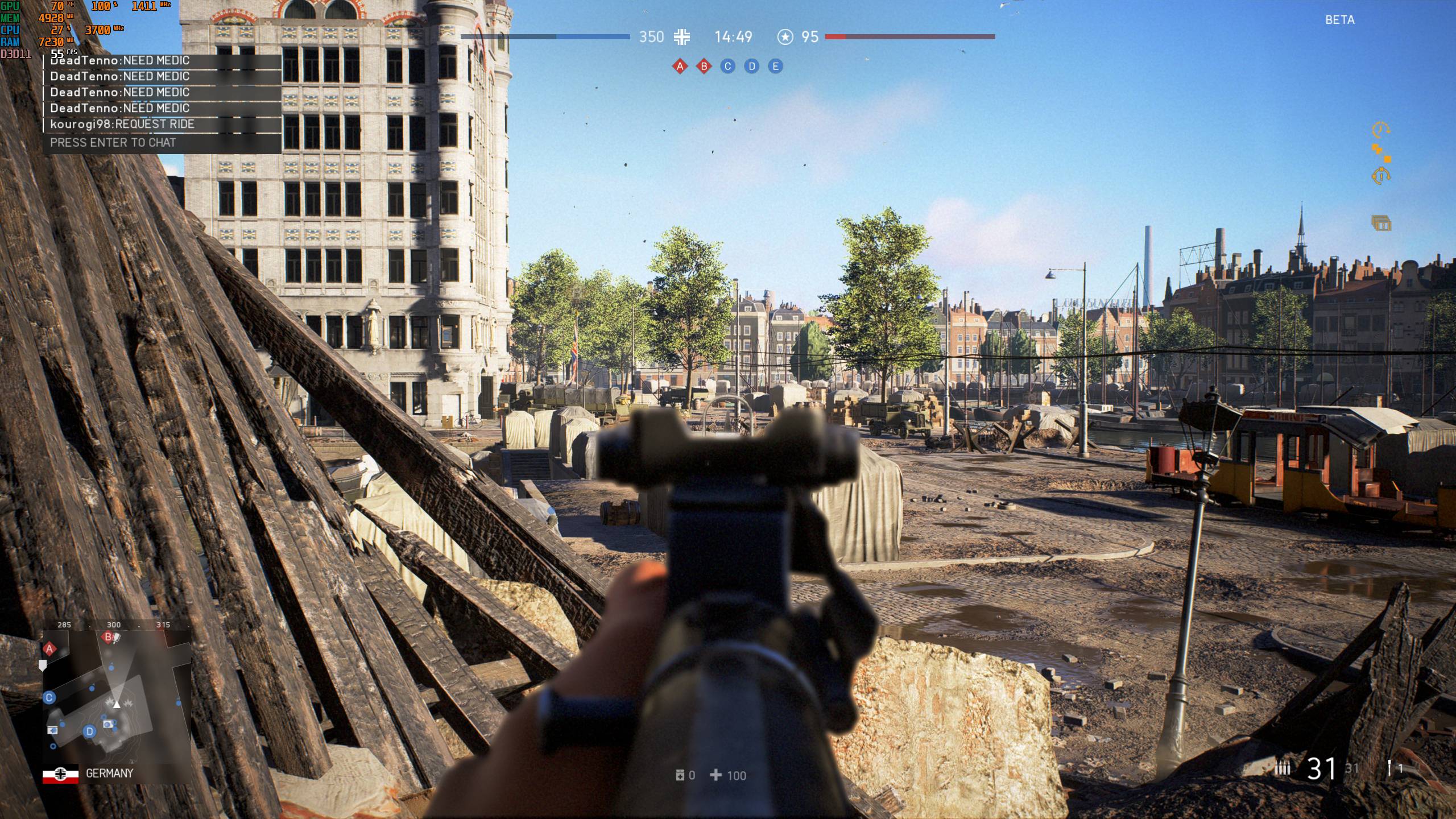Select objective B flag in top bar
Image resolution: width=1456 pixels, height=819 pixels.
pyautogui.click(x=704, y=67)
